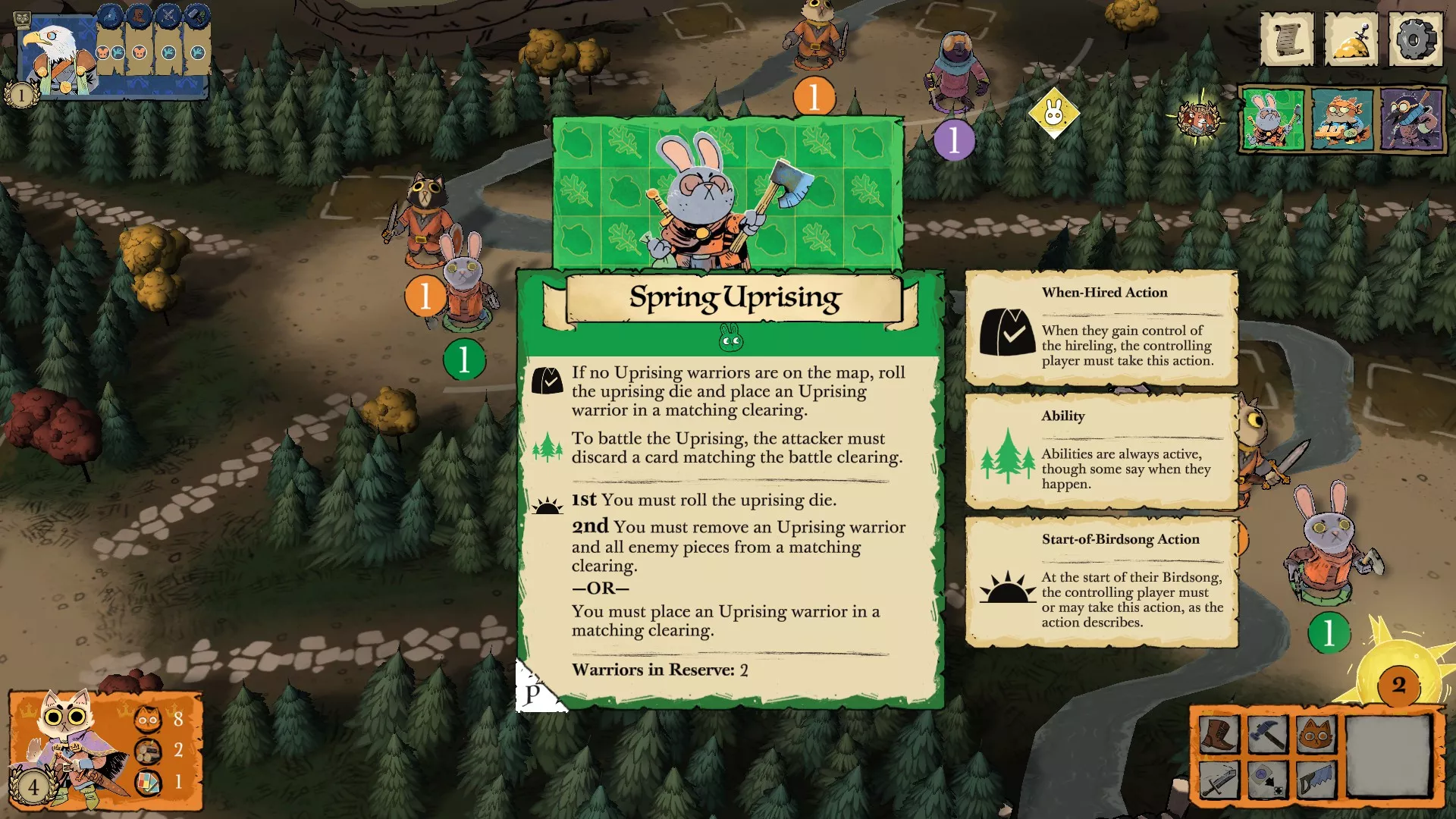Screen dimensions: 1456x819
Task: Select the purple crow hireling portrait
Action: 1412,119
